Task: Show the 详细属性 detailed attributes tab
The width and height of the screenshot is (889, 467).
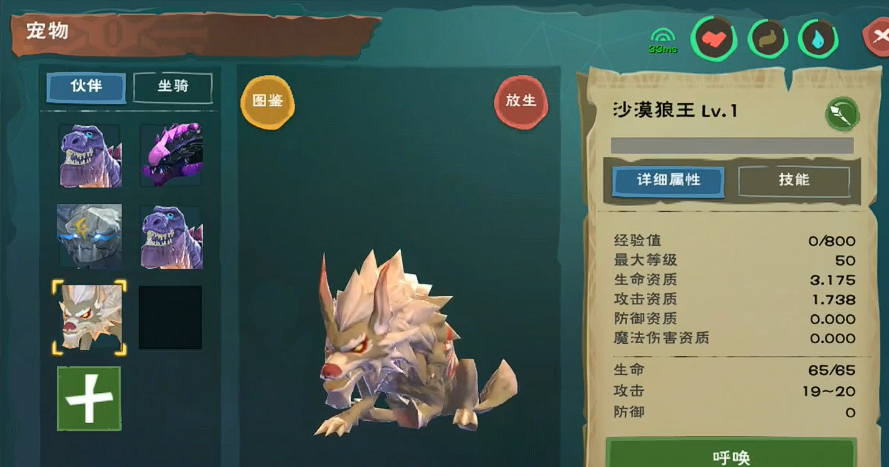Action: [668, 180]
